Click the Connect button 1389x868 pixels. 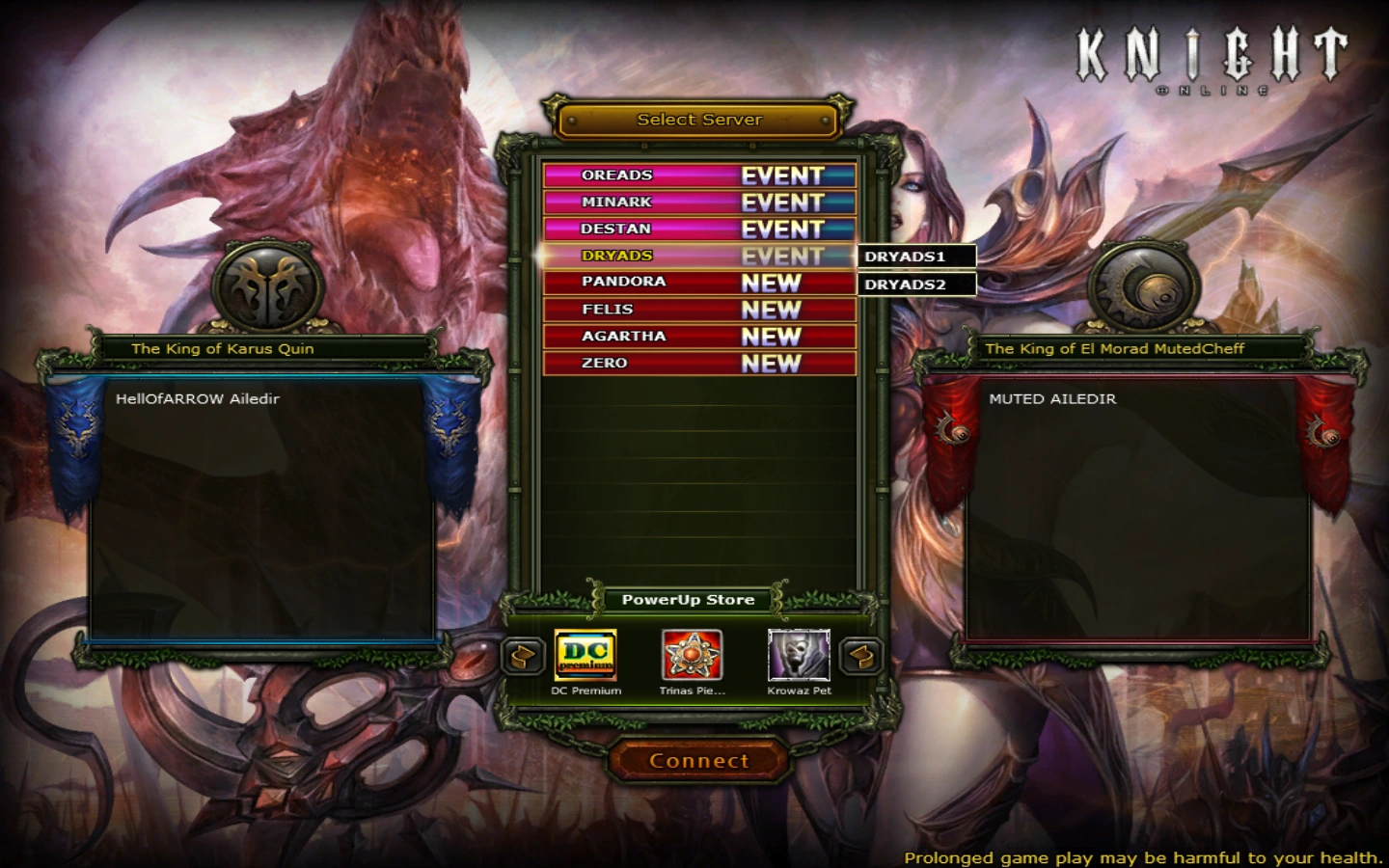[699, 761]
